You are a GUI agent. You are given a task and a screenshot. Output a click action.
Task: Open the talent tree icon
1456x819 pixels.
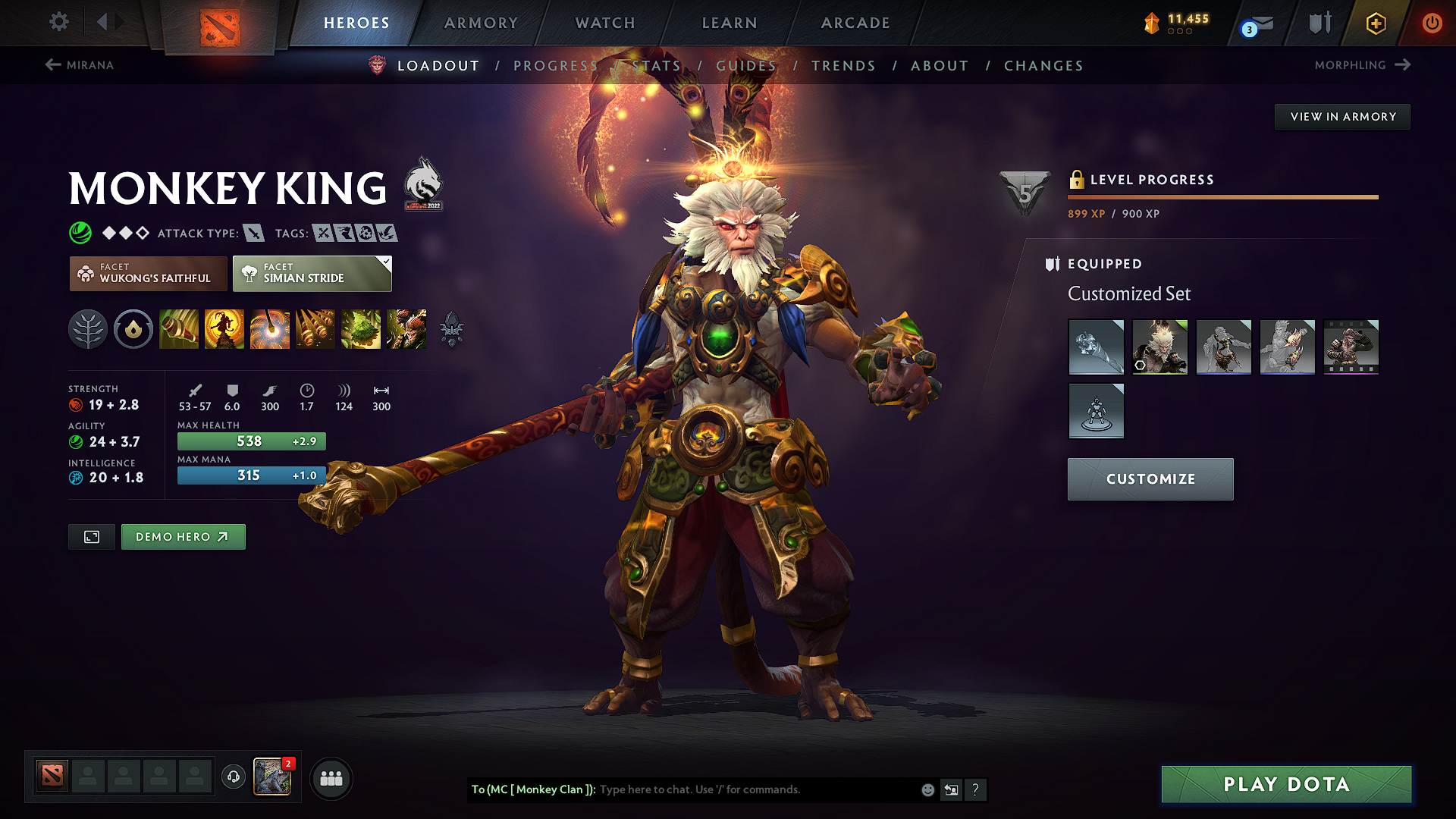point(88,329)
